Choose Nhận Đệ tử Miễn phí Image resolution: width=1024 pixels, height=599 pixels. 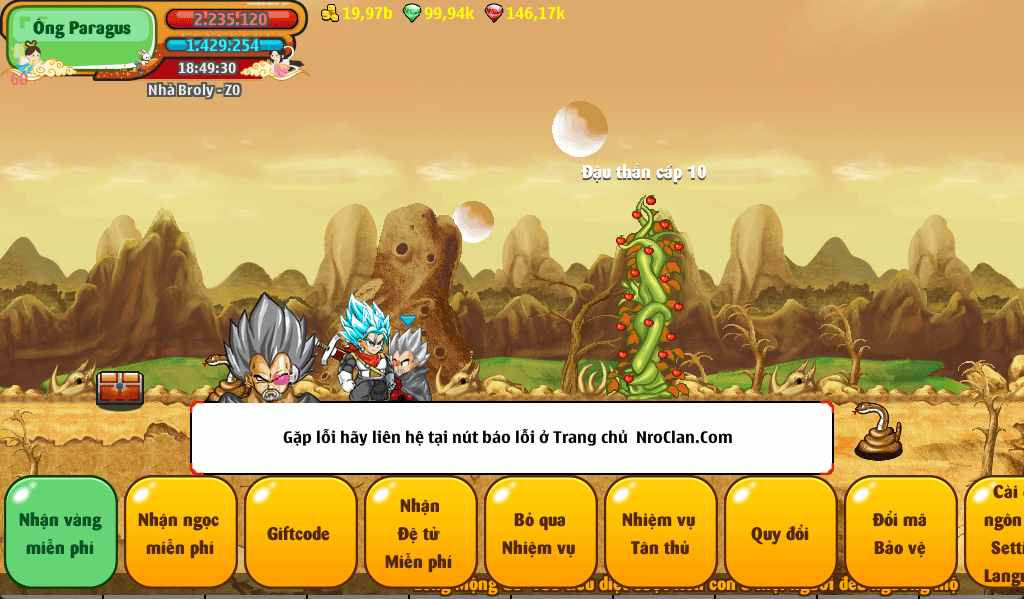coord(420,533)
